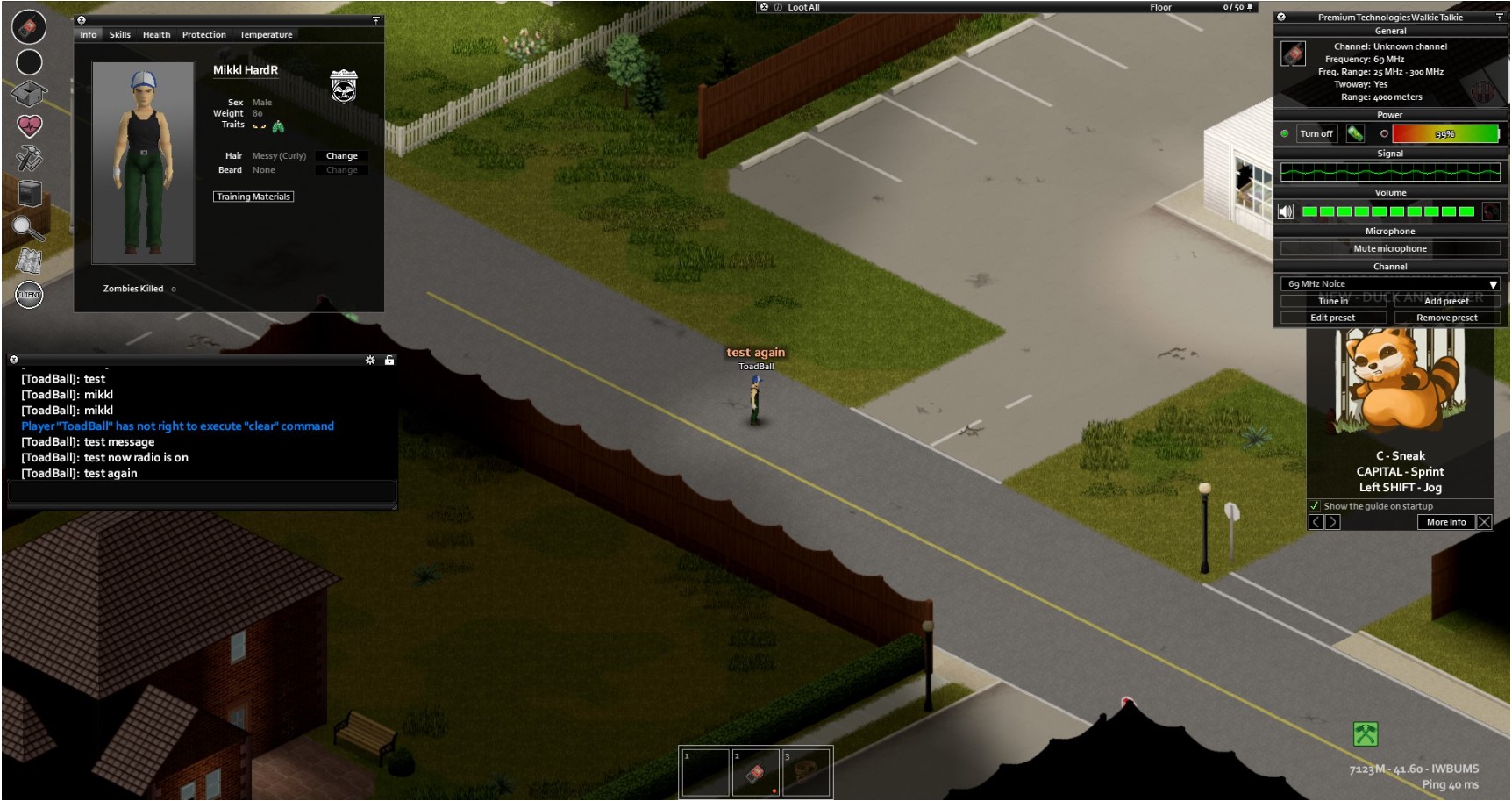Open the map sidebar icon
1512x801 pixels.
(30, 260)
